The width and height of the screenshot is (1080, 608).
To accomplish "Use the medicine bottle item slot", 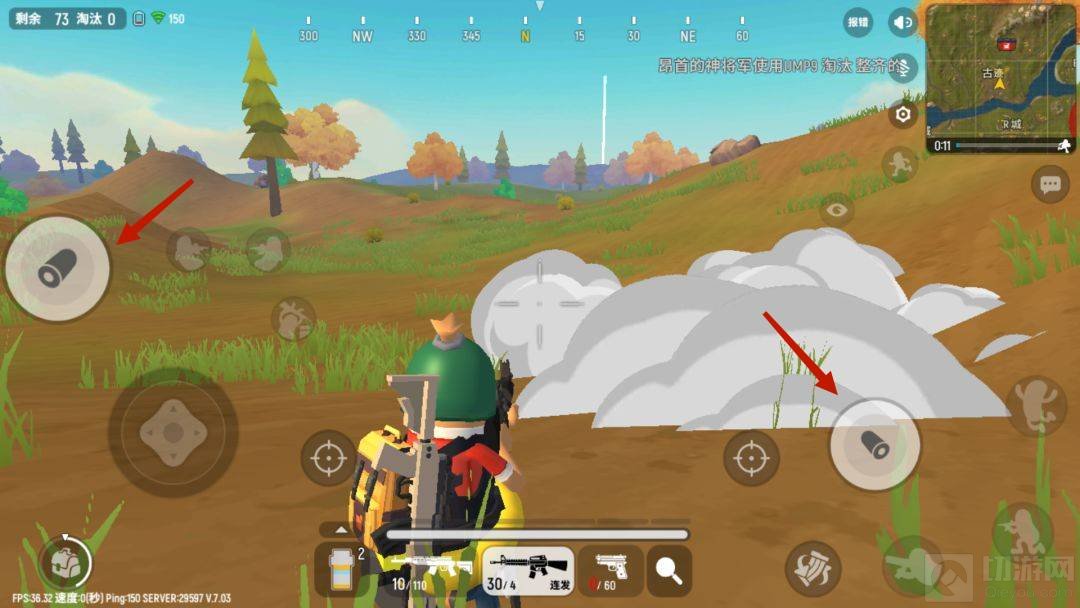I will pos(342,570).
